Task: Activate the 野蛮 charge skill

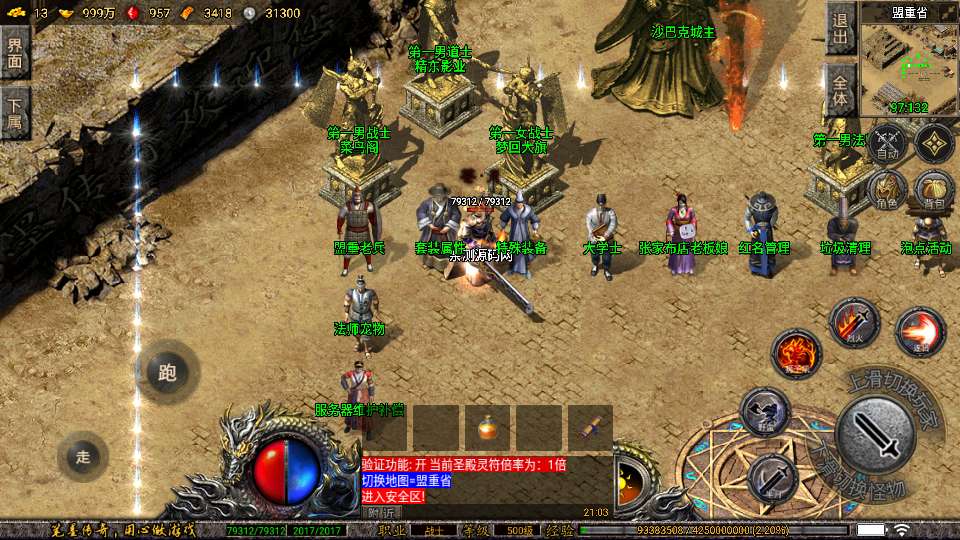Action: (x=765, y=412)
